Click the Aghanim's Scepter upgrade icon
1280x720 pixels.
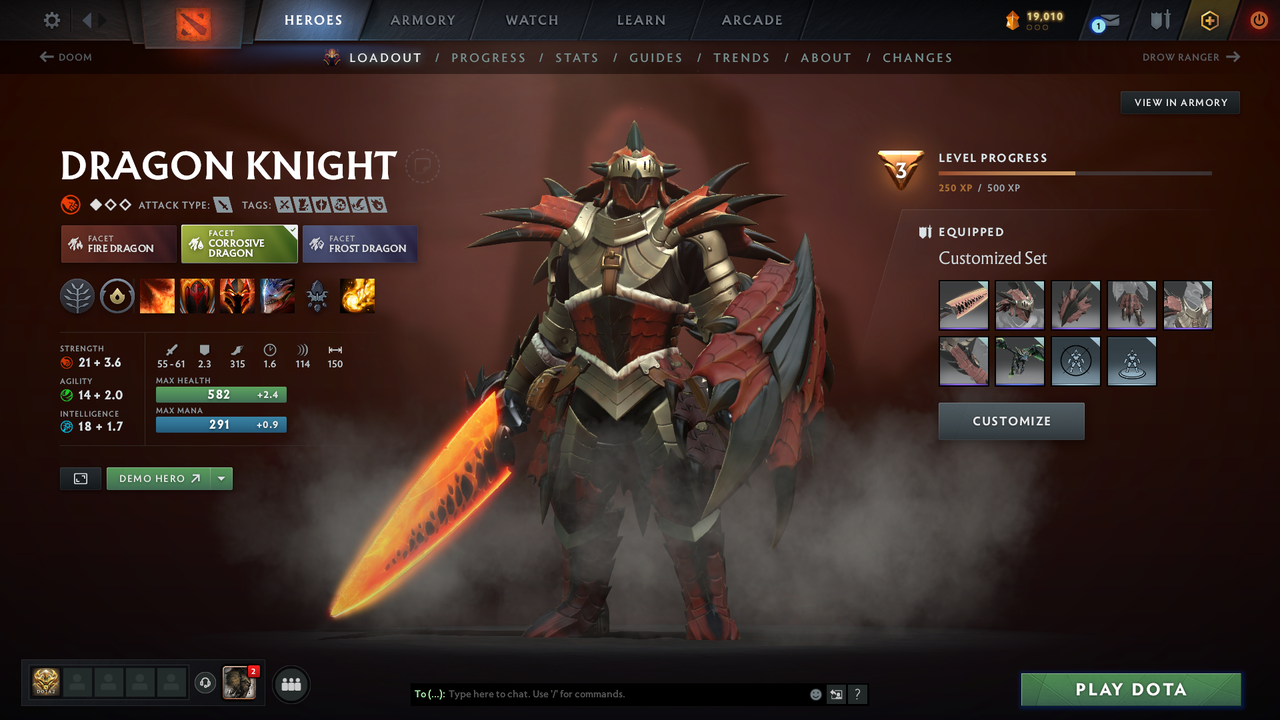click(x=318, y=296)
